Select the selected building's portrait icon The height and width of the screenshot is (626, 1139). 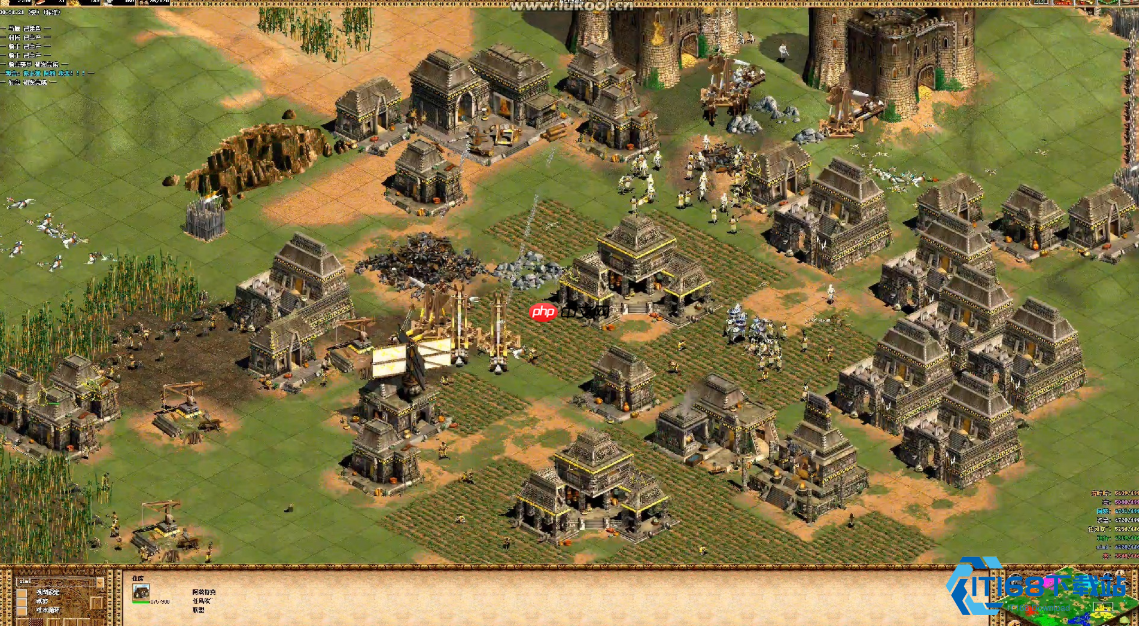pos(142,592)
